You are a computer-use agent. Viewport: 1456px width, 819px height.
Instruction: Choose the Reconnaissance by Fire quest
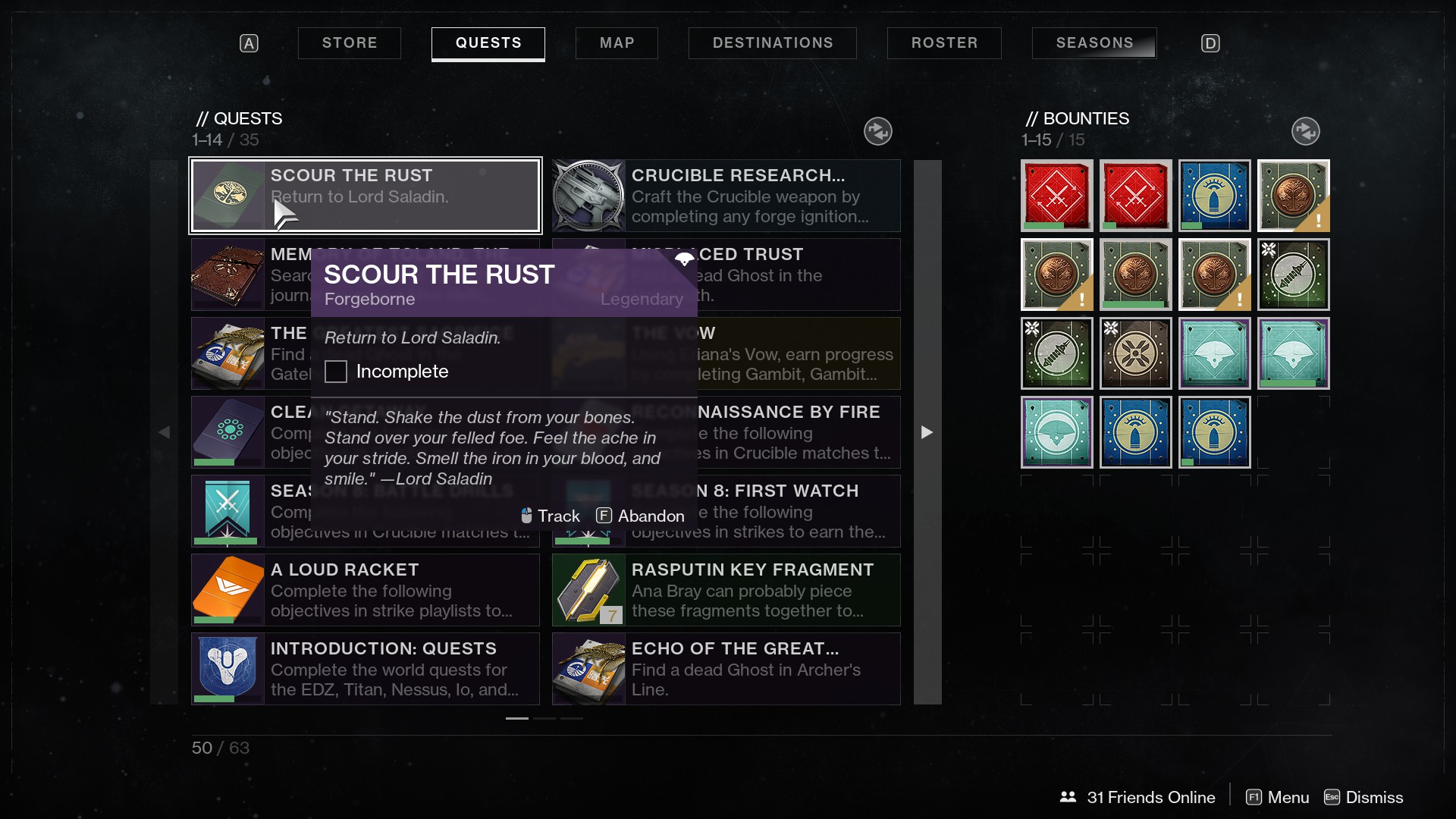[796, 432]
